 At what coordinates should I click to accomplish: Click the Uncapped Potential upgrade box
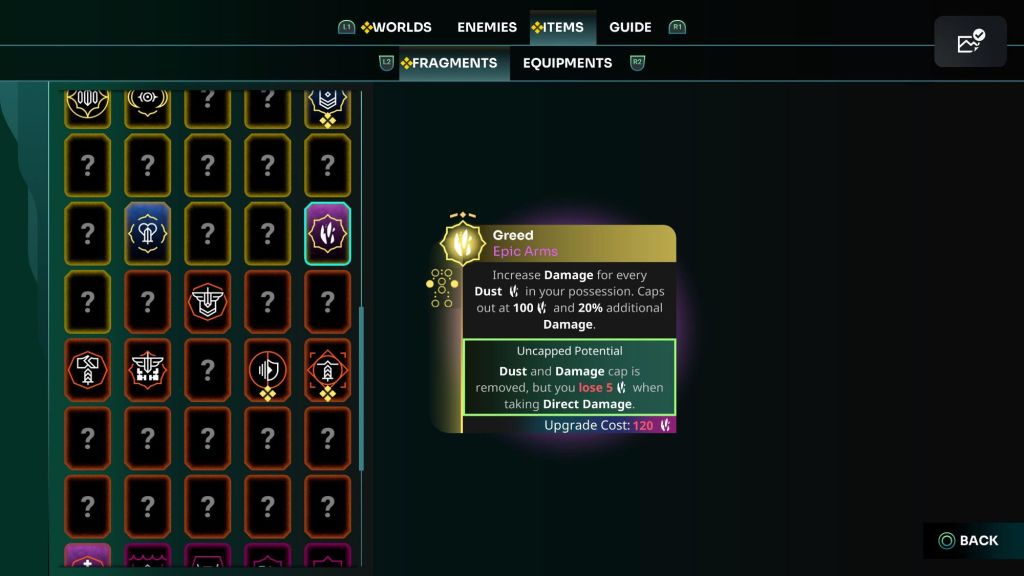pyautogui.click(x=569, y=377)
